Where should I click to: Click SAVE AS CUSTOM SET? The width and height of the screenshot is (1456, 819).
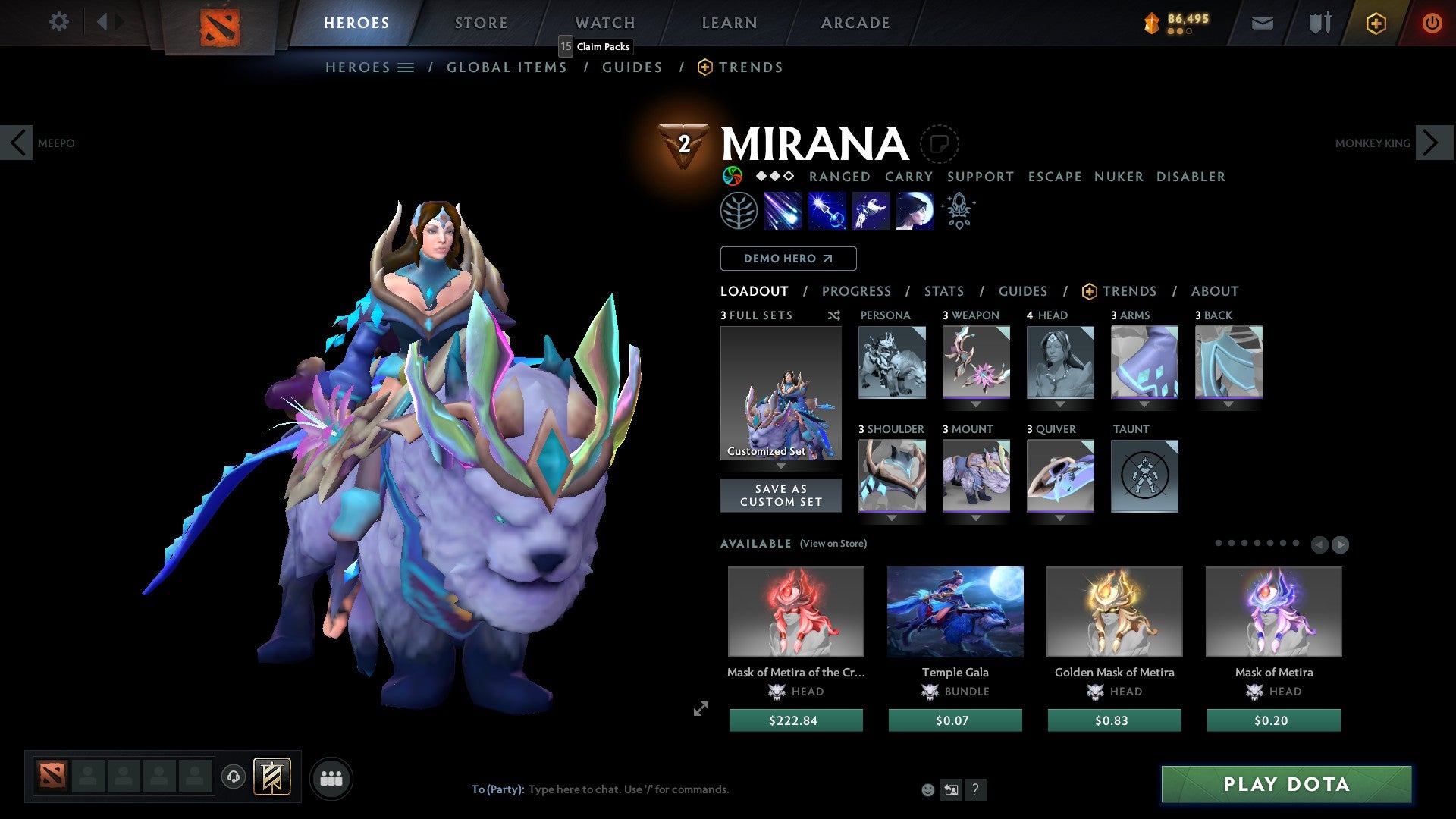coord(780,494)
